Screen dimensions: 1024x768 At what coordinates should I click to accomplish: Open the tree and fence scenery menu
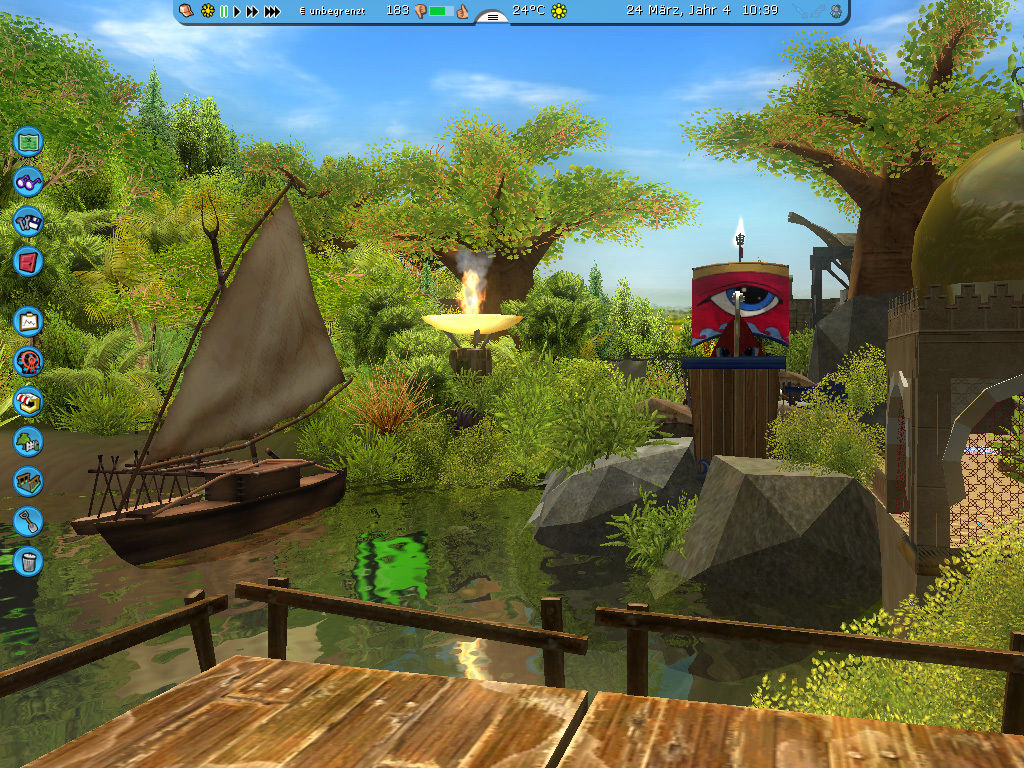[x=28, y=441]
